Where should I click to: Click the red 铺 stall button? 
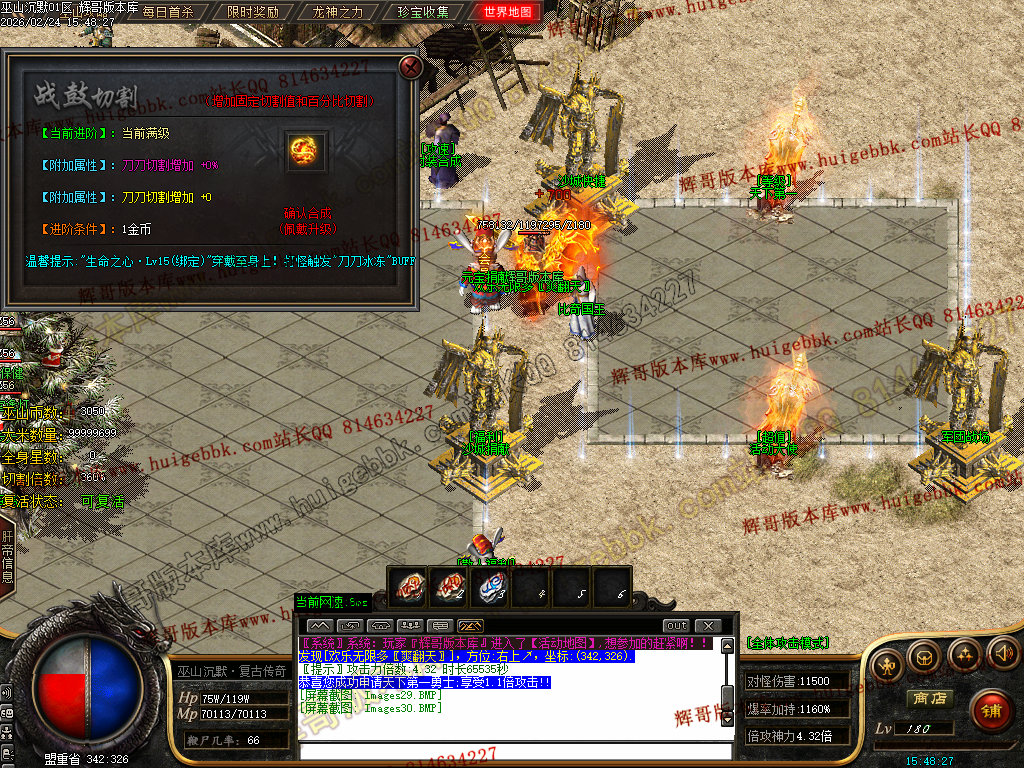click(991, 710)
